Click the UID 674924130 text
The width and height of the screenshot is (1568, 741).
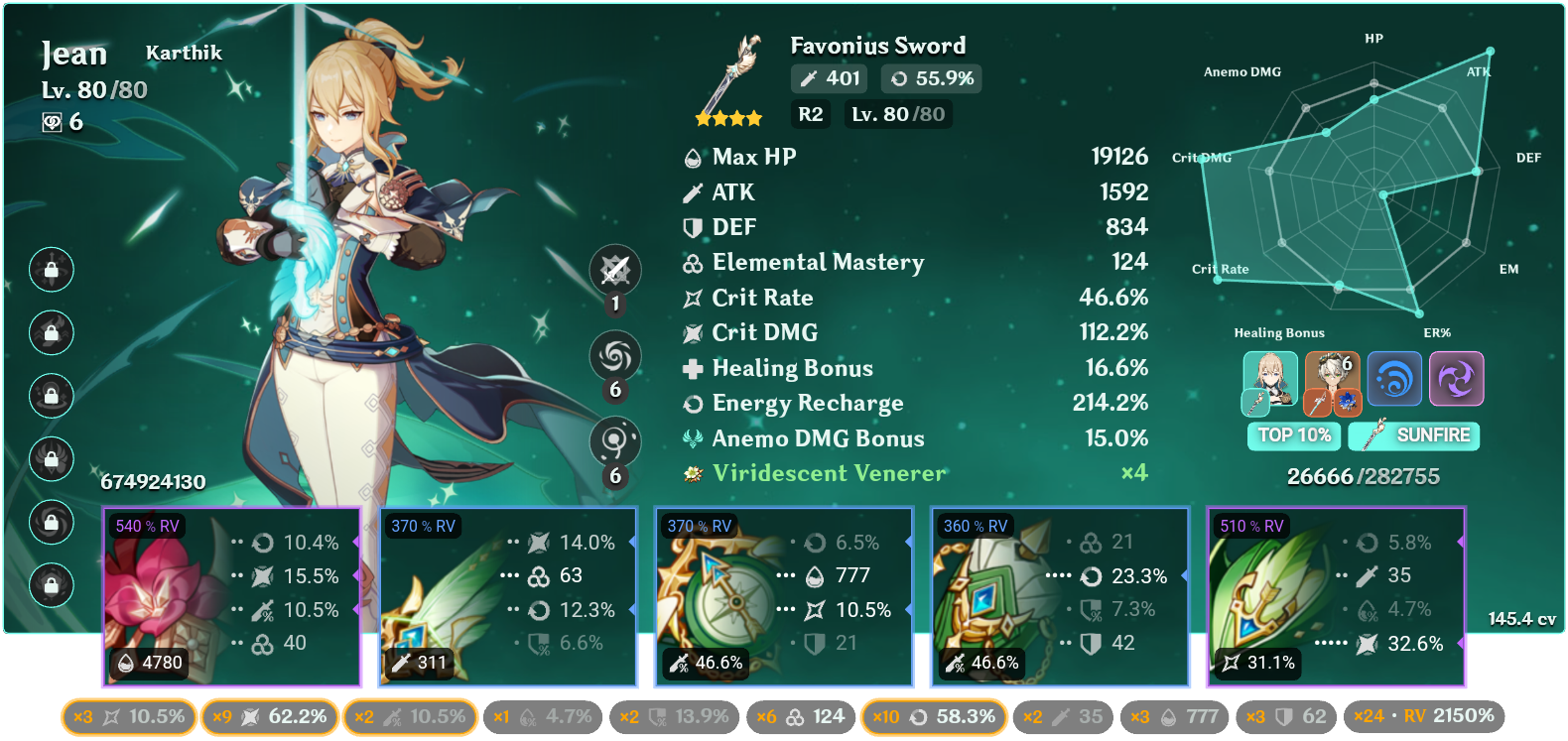153,484
